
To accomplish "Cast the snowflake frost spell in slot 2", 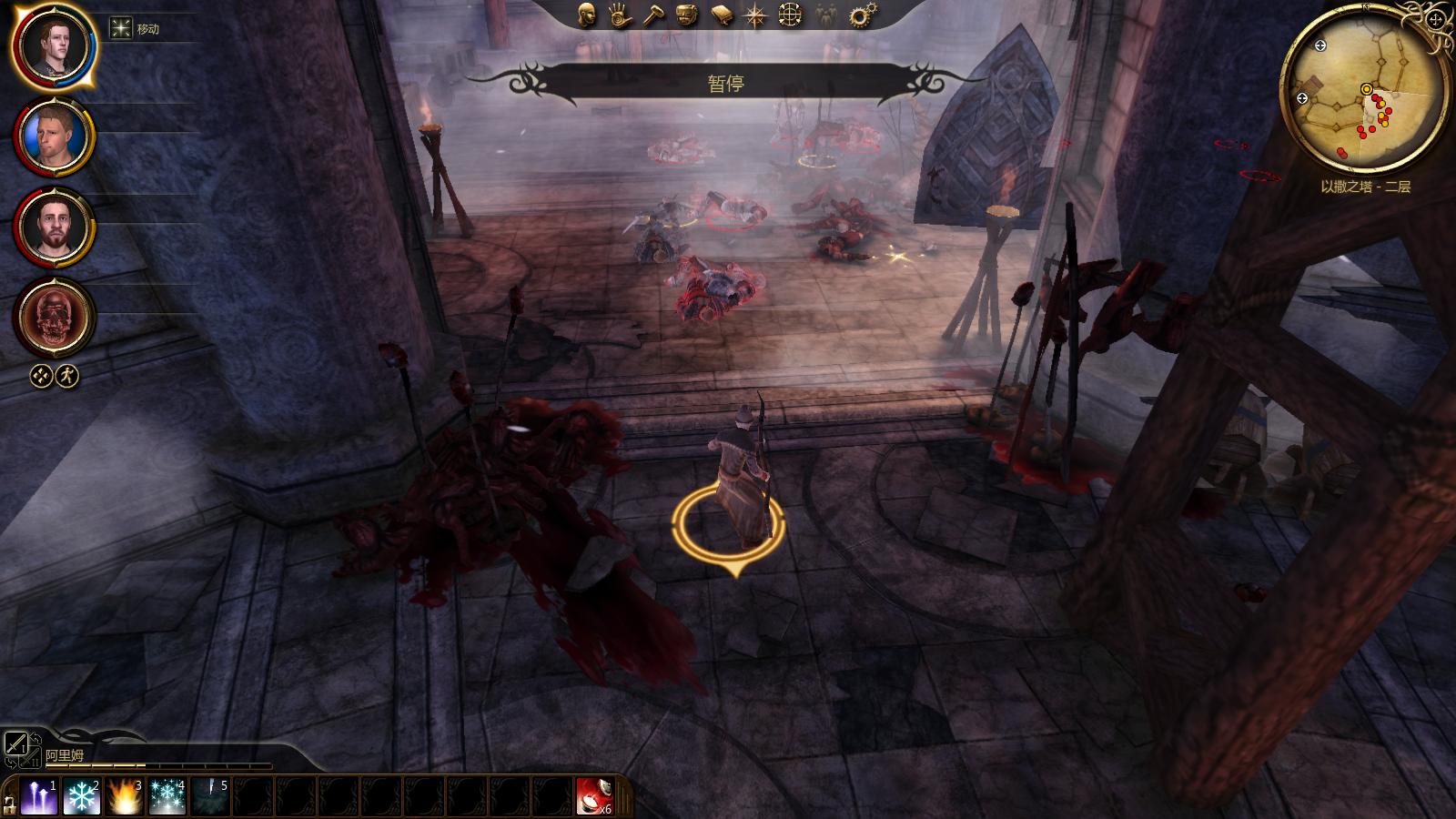I will tap(81, 797).
